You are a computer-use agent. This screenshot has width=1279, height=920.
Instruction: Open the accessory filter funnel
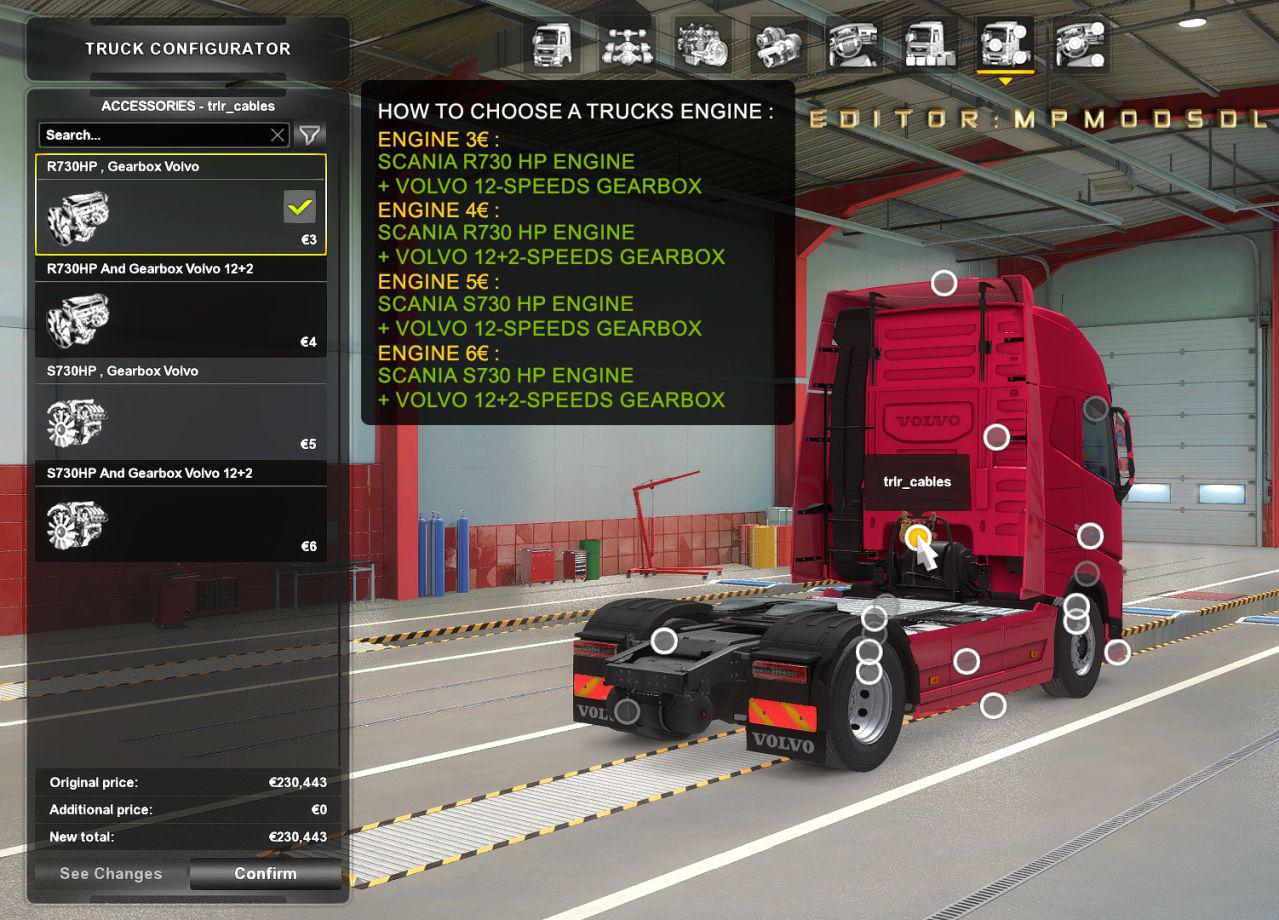point(310,135)
